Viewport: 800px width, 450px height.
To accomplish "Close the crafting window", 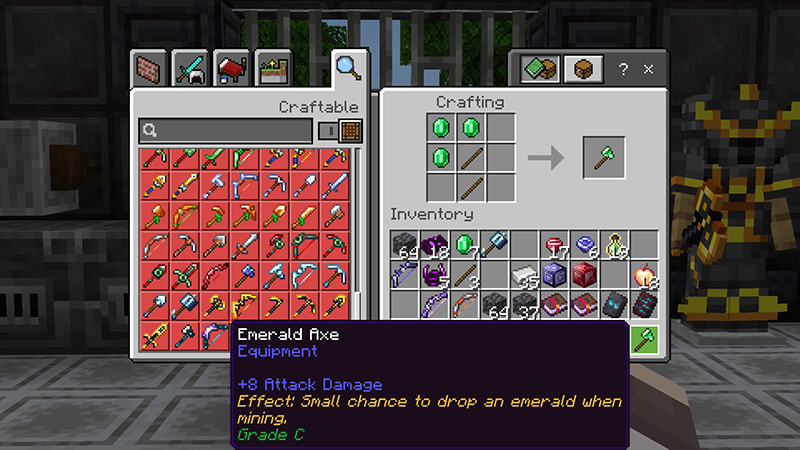I will click(648, 69).
